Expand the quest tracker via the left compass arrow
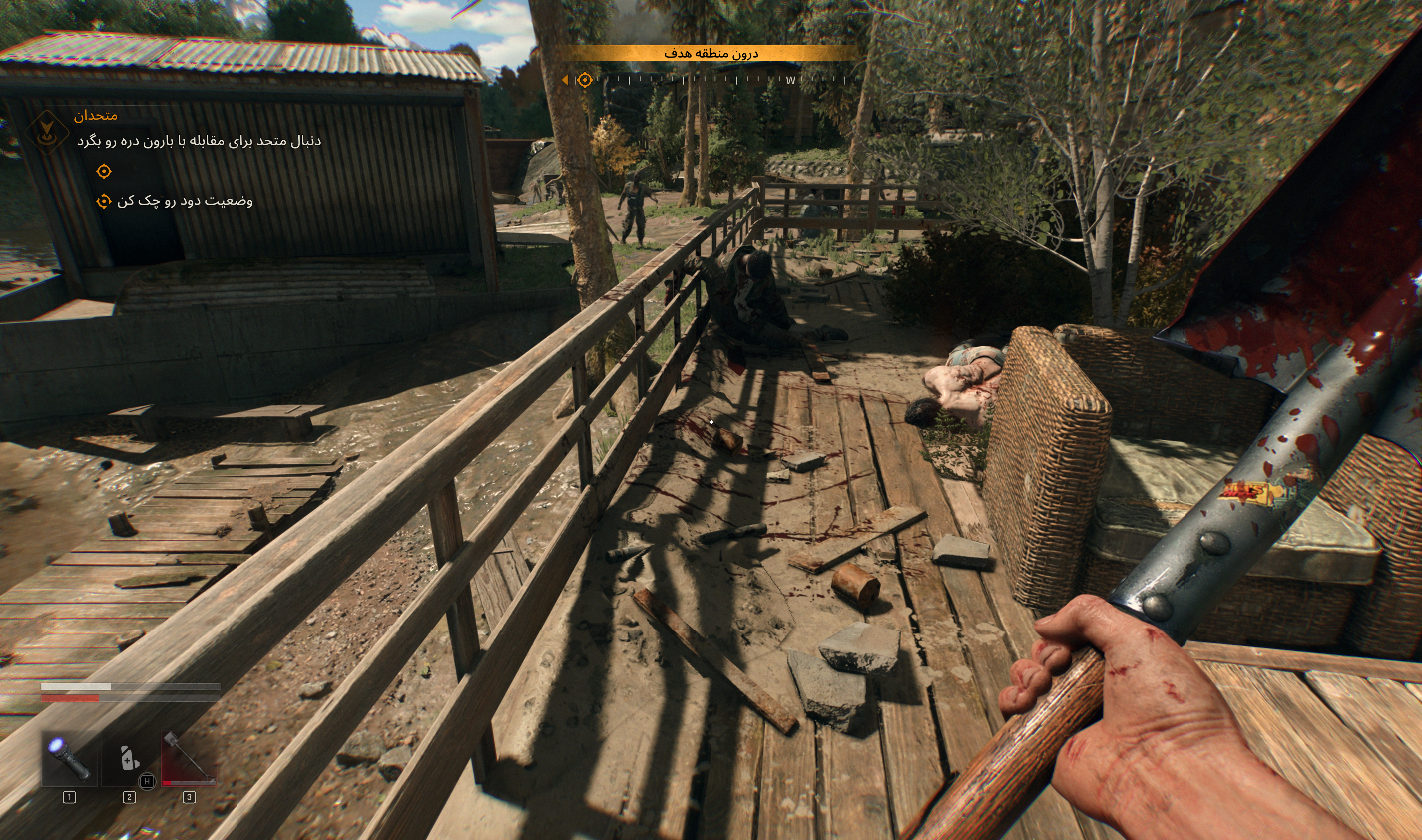This screenshot has height=840, width=1422. pyautogui.click(x=567, y=78)
